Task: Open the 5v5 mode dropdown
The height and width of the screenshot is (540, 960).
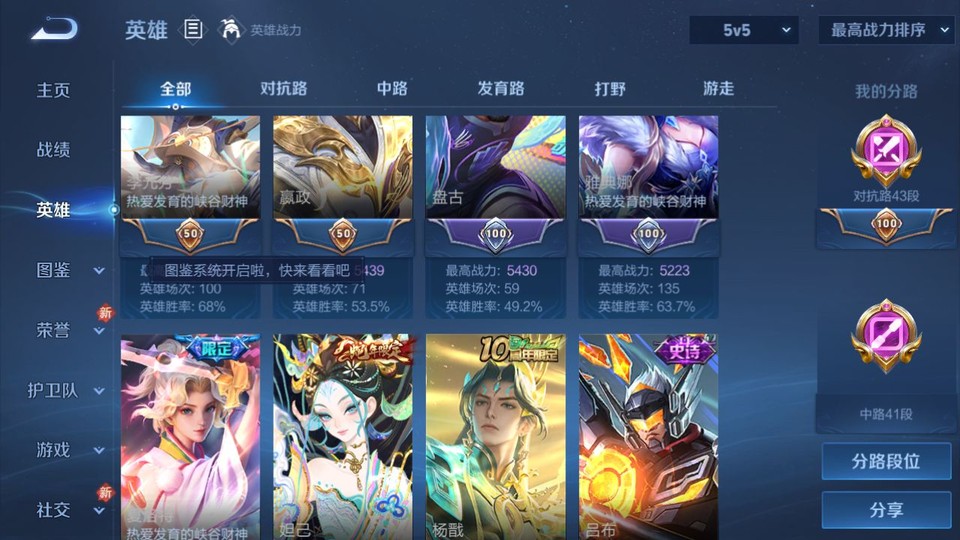Action: click(744, 30)
